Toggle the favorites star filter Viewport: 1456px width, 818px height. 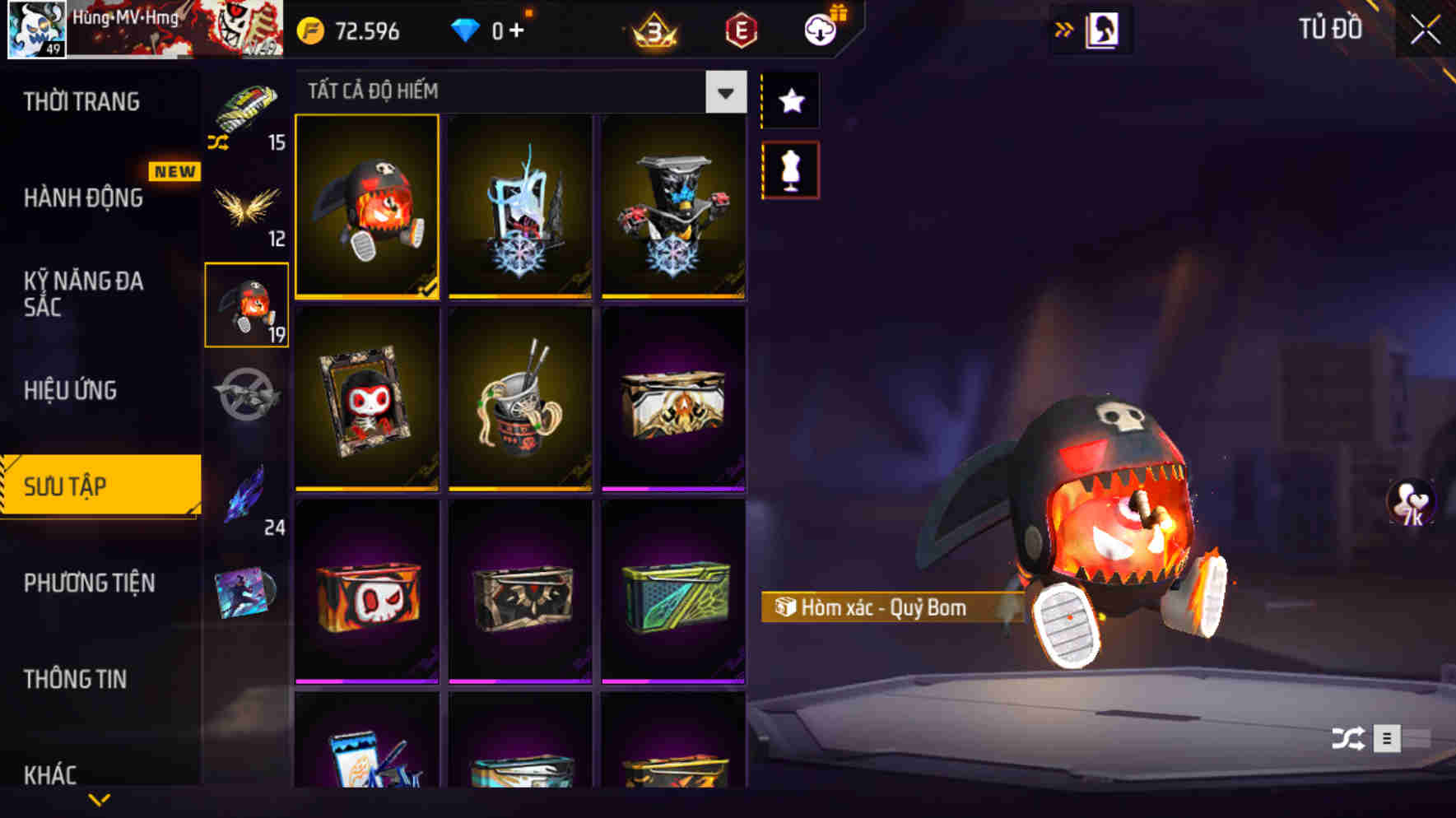coord(788,101)
